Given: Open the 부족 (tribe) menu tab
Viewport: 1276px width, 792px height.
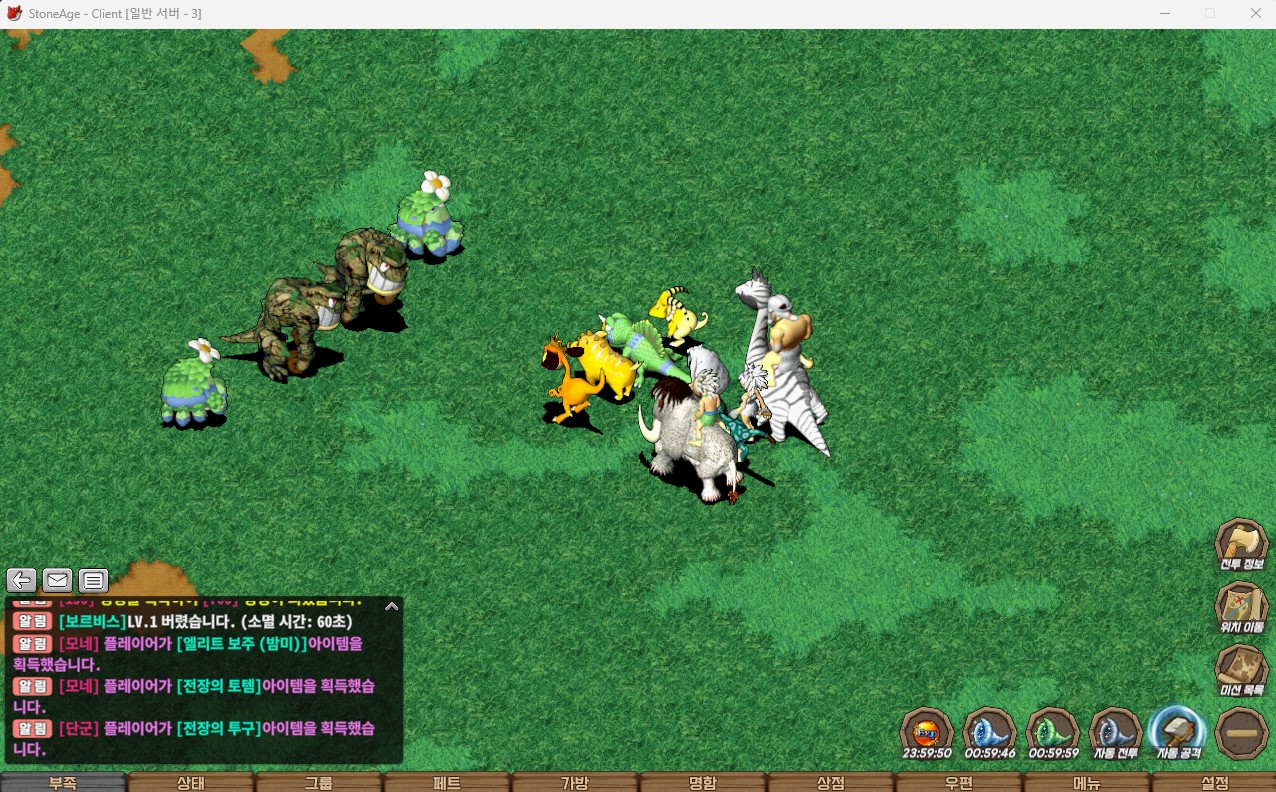Looking at the screenshot, I should coord(63,782).
